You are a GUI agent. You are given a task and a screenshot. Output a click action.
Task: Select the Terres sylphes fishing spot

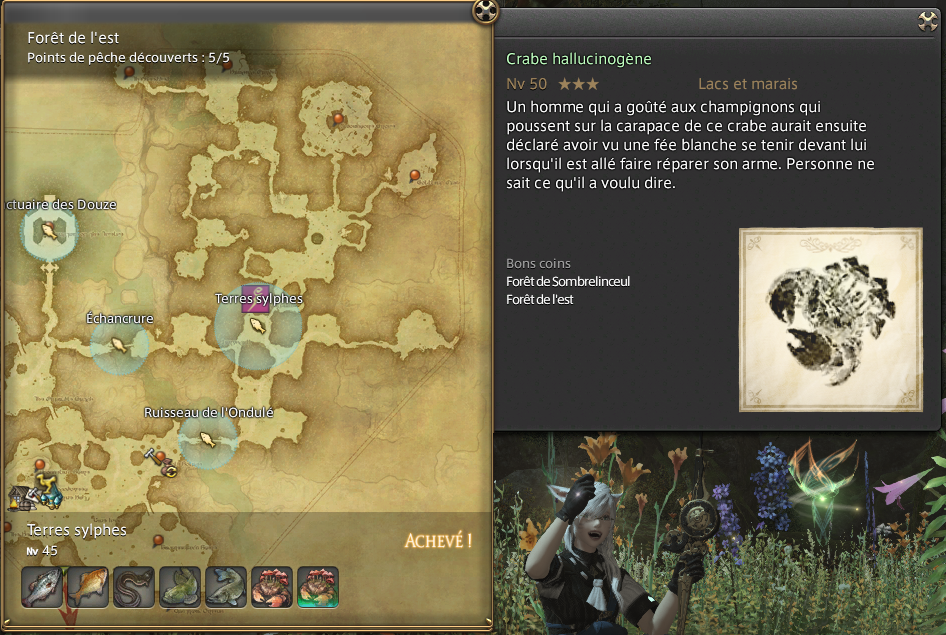(x=258, y=325)
